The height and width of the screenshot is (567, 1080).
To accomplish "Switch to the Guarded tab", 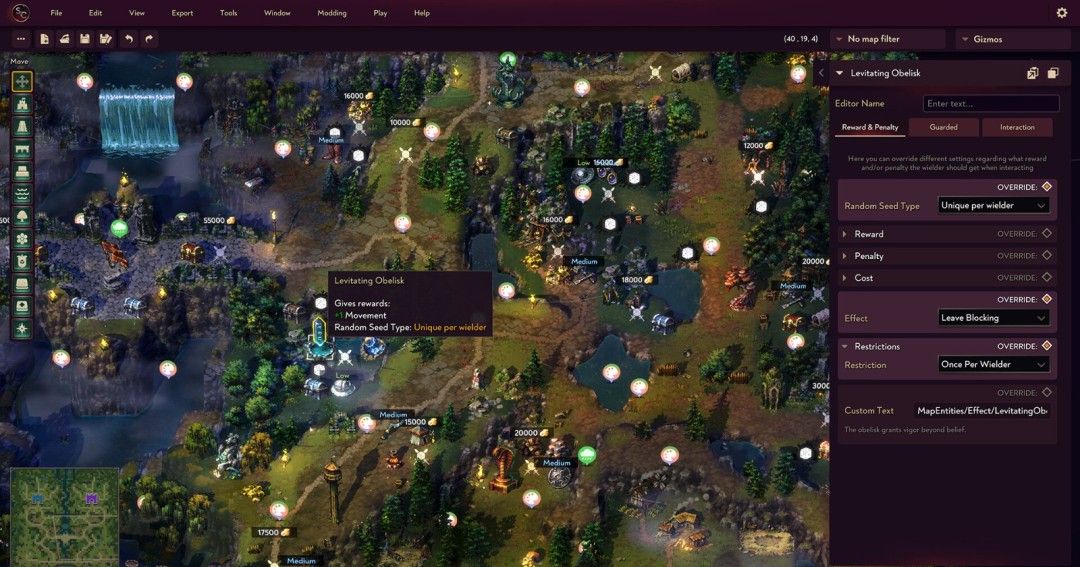I will pos(943,127).
